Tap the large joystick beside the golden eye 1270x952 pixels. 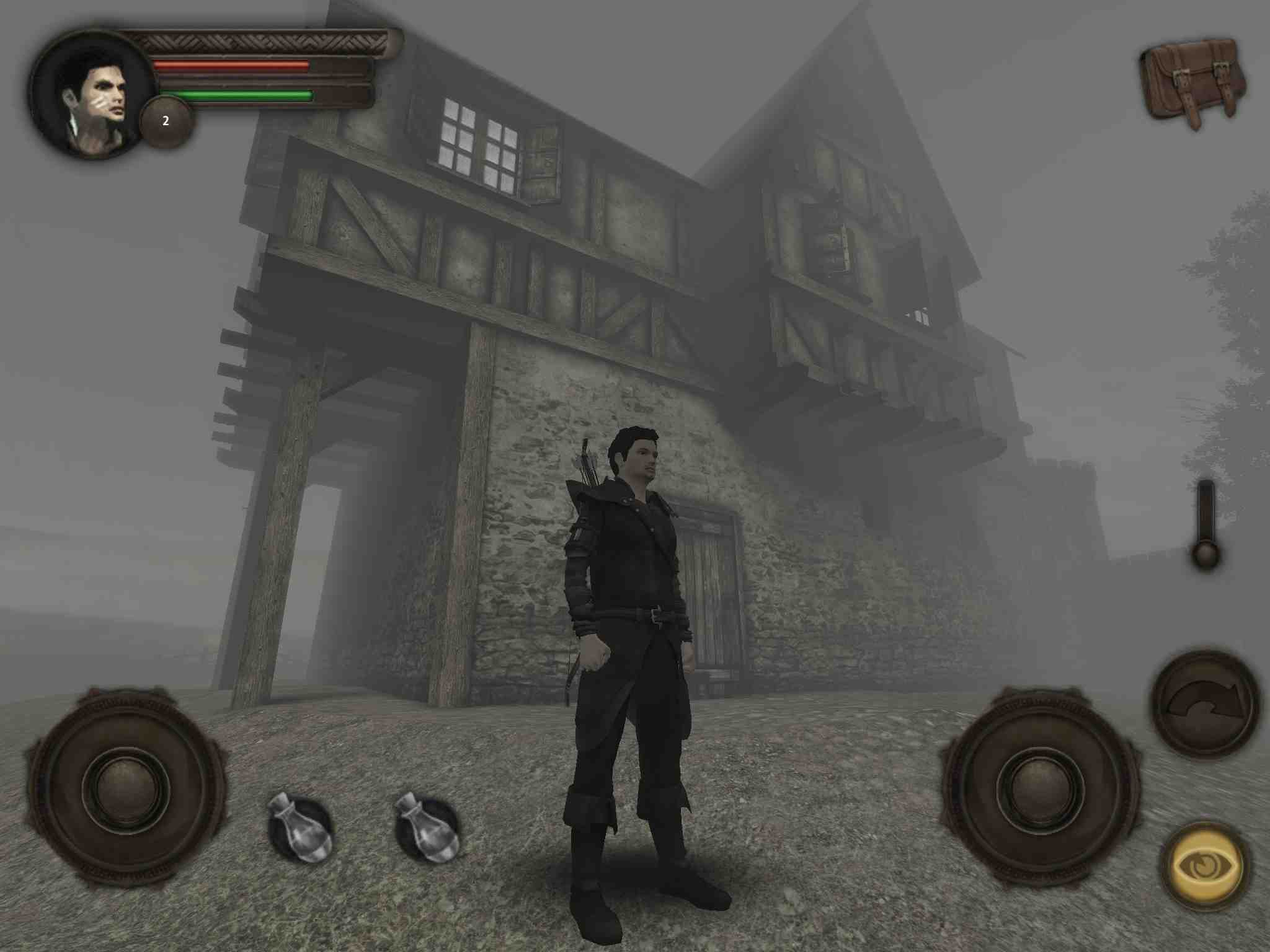(x=1038, y=787)
